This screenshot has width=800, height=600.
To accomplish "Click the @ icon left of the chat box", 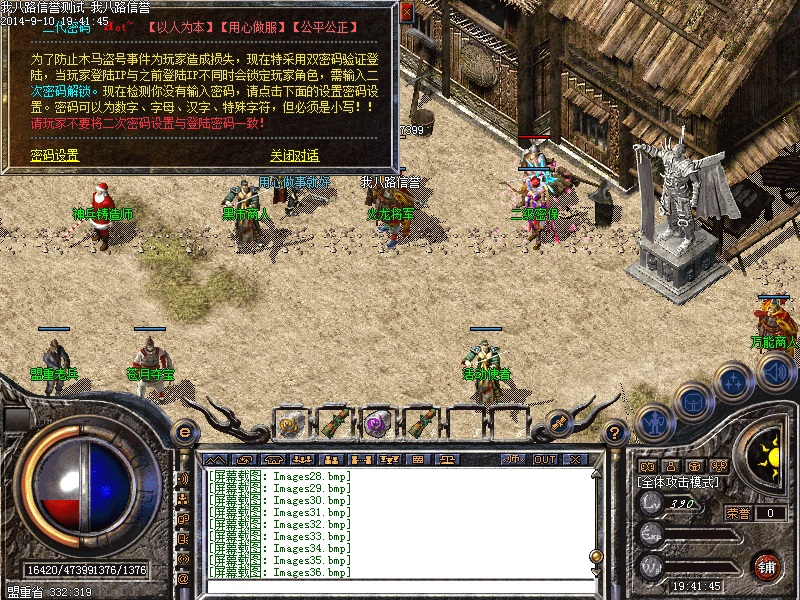I will tap(183, 578).
